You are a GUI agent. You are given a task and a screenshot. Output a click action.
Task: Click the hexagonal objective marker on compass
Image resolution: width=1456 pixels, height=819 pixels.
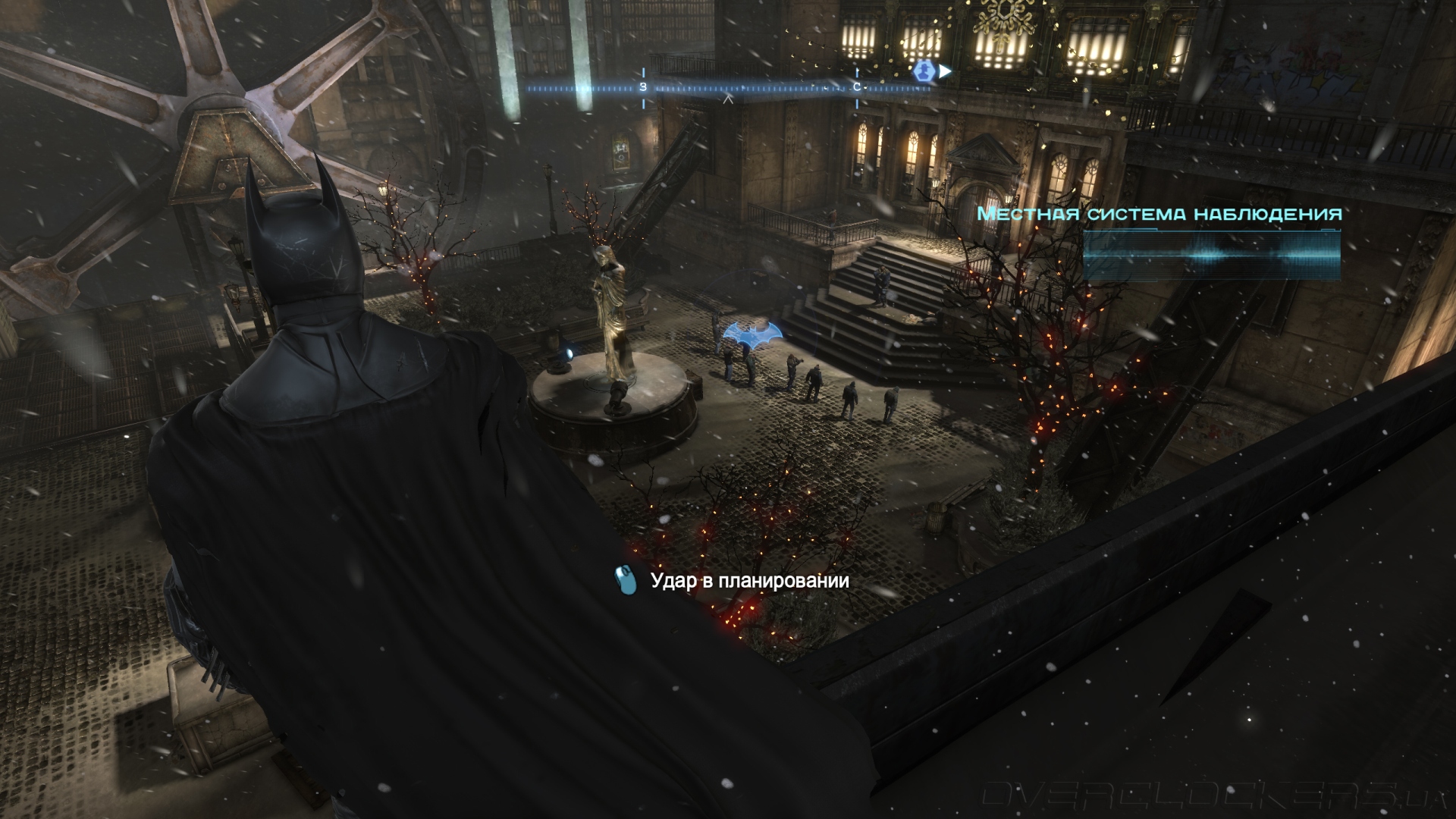click(x=923, y=71)
